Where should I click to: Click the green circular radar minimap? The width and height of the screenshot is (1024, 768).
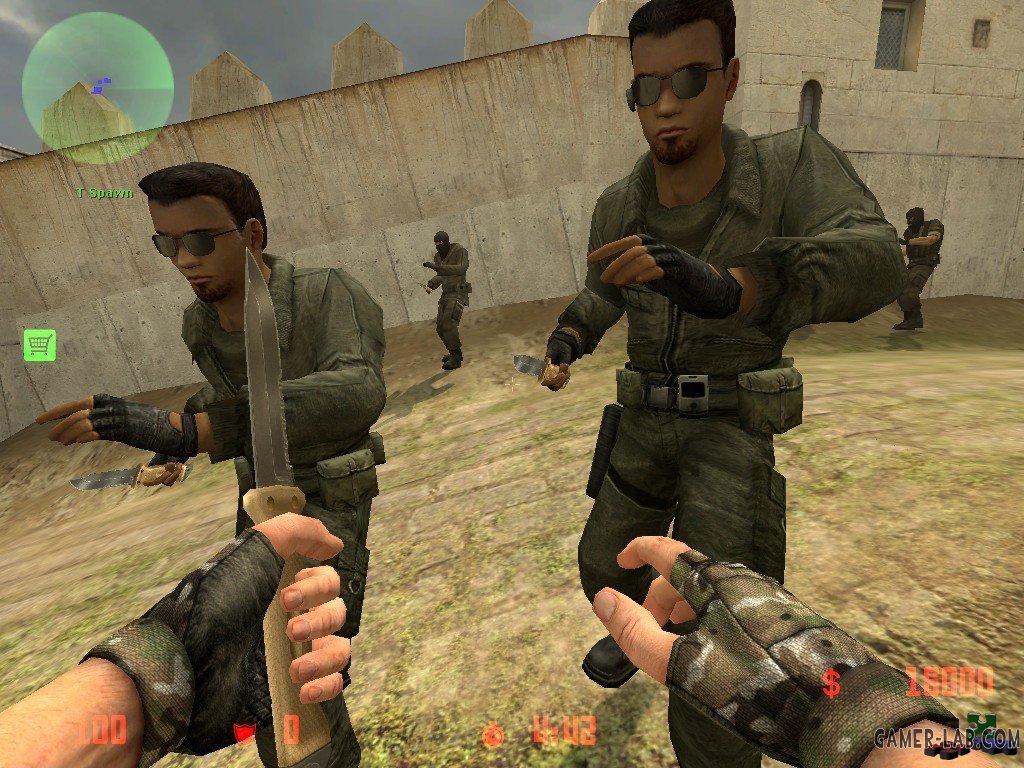click(98, 88)
